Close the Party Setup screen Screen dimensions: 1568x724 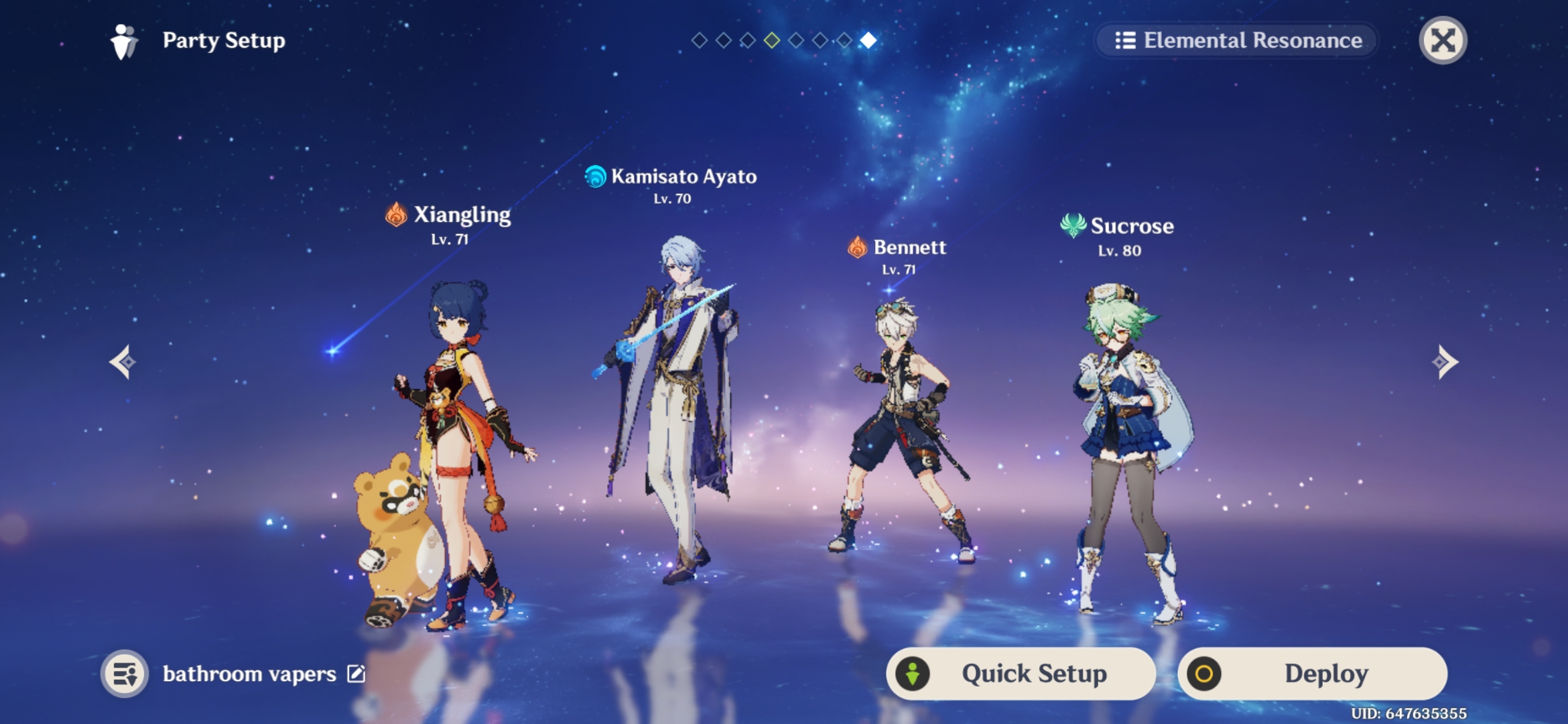coord(1443,40)
